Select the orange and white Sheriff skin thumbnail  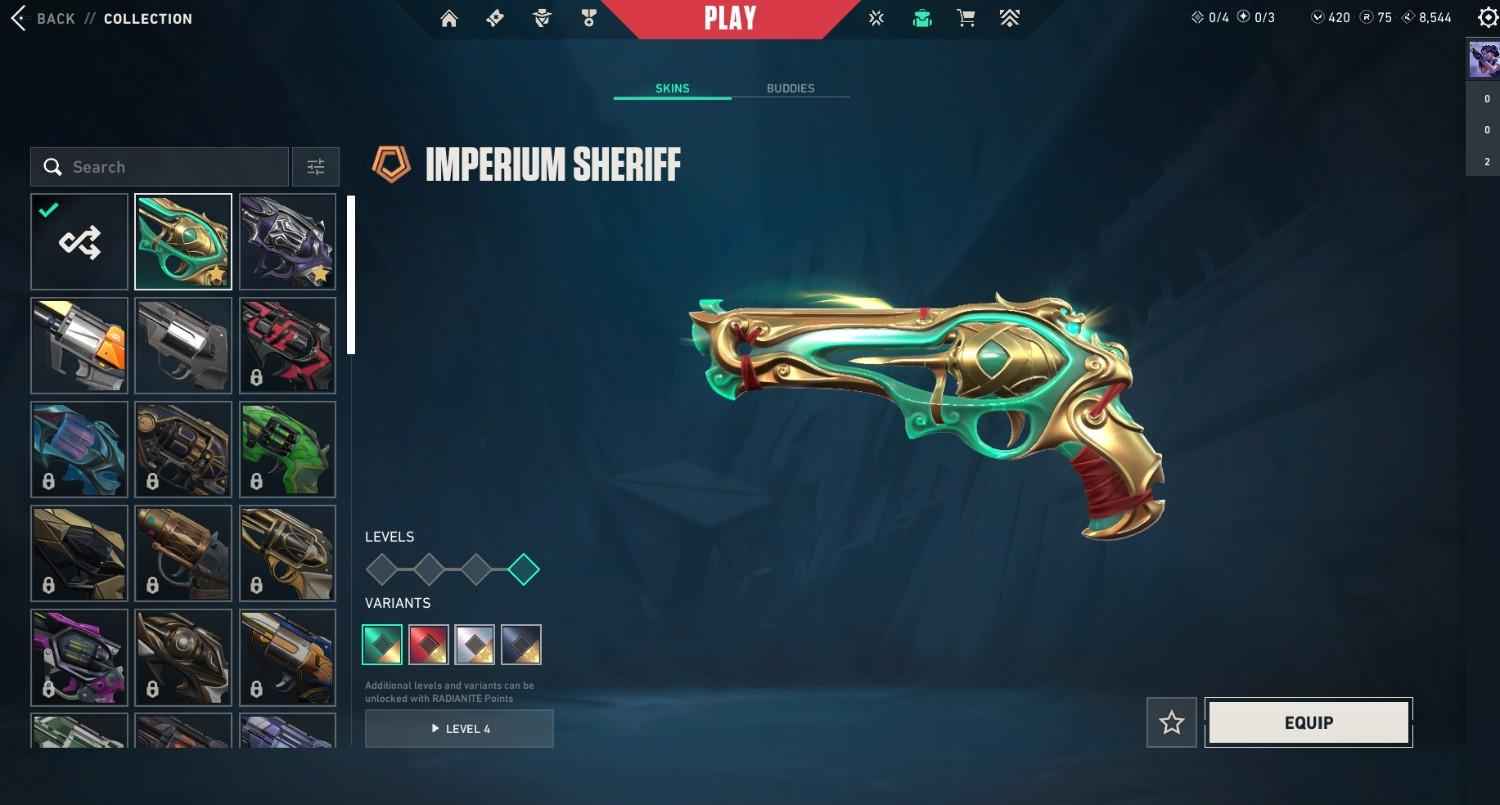click(x=80, y=346)
